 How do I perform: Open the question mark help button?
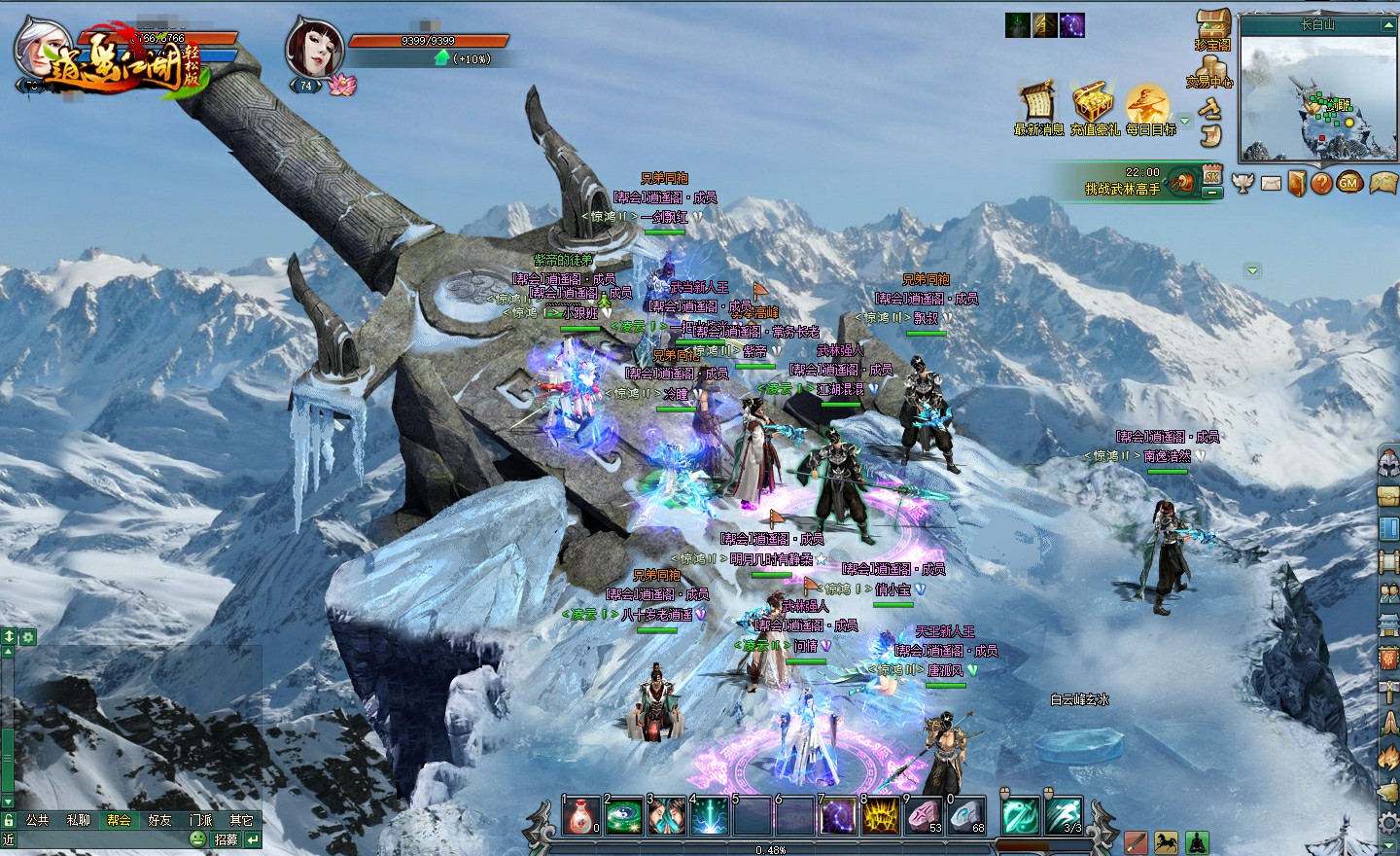point(1321,182)
